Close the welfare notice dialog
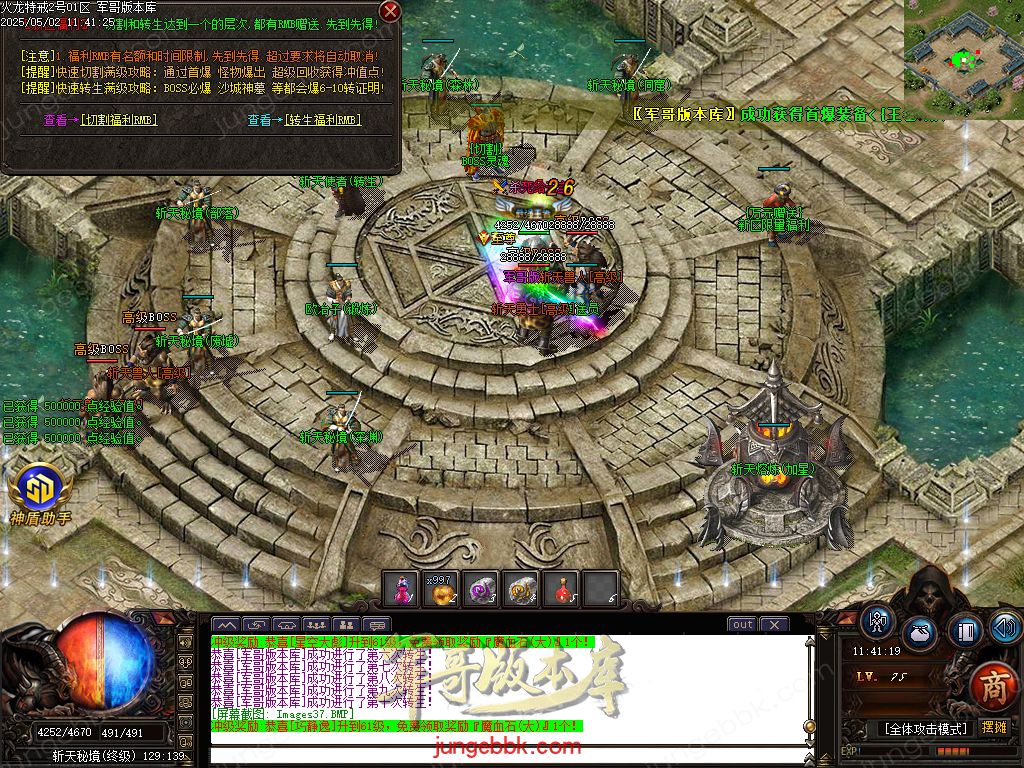Viewport: 1024px width, 768px height. click(391, 12)
